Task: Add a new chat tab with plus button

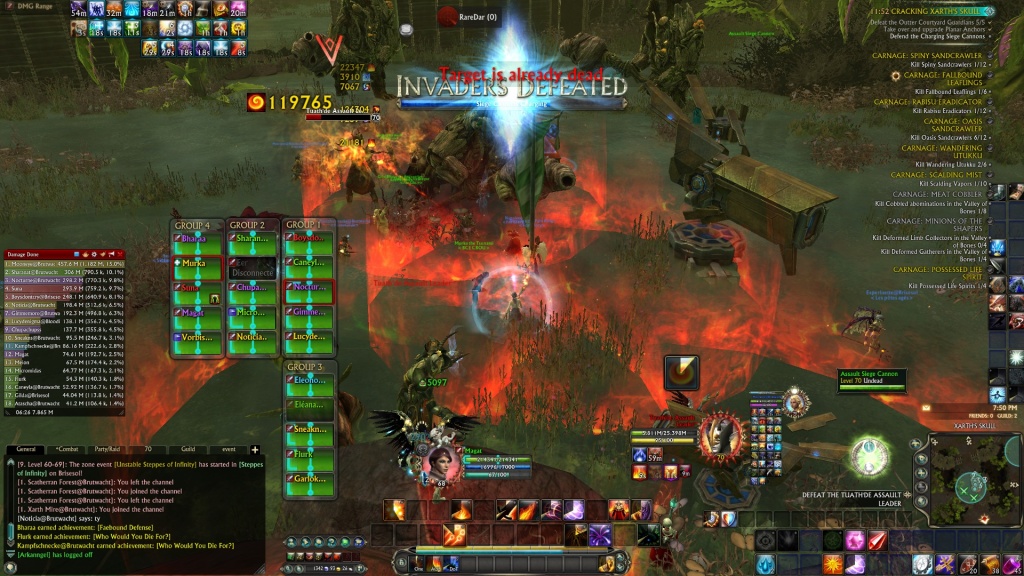Action: tap(254, 450)
